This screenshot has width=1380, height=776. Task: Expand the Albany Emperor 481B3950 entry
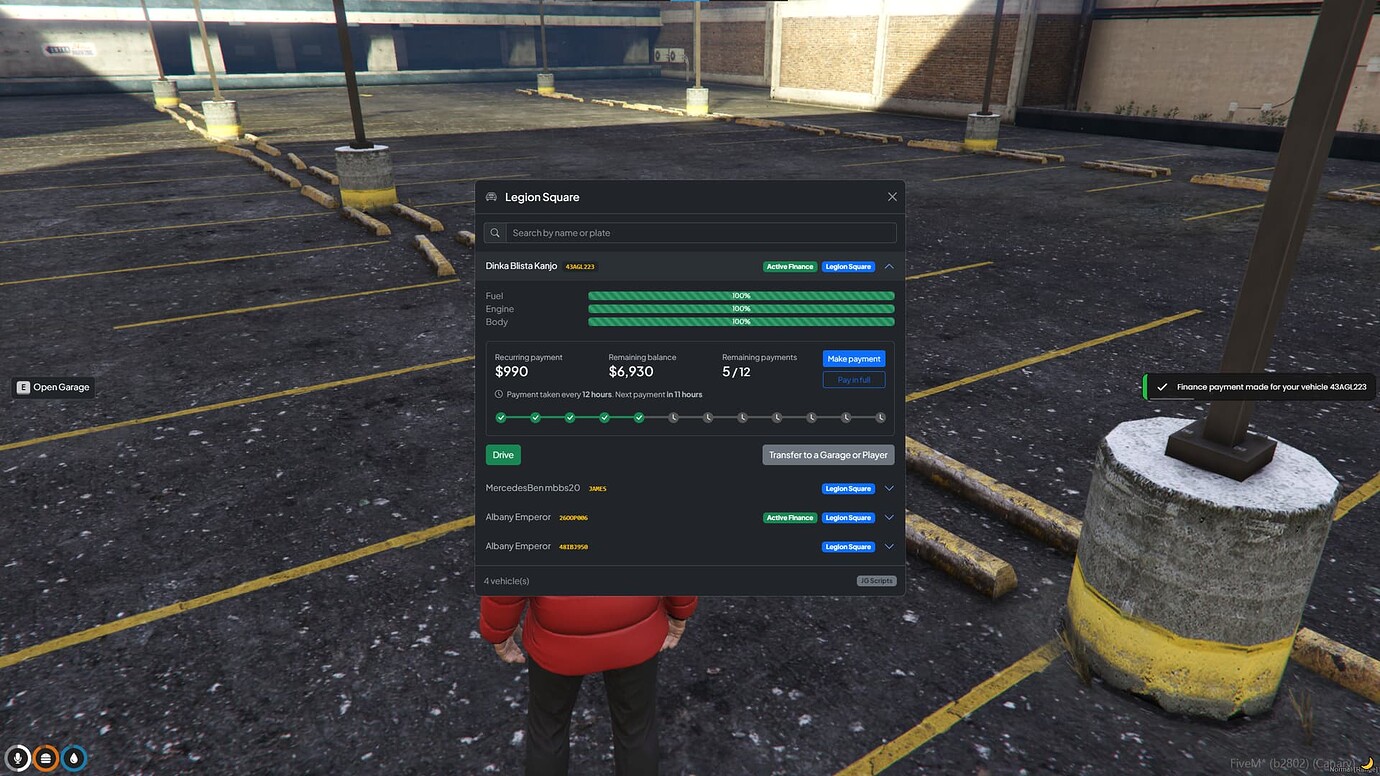point(888,546)
